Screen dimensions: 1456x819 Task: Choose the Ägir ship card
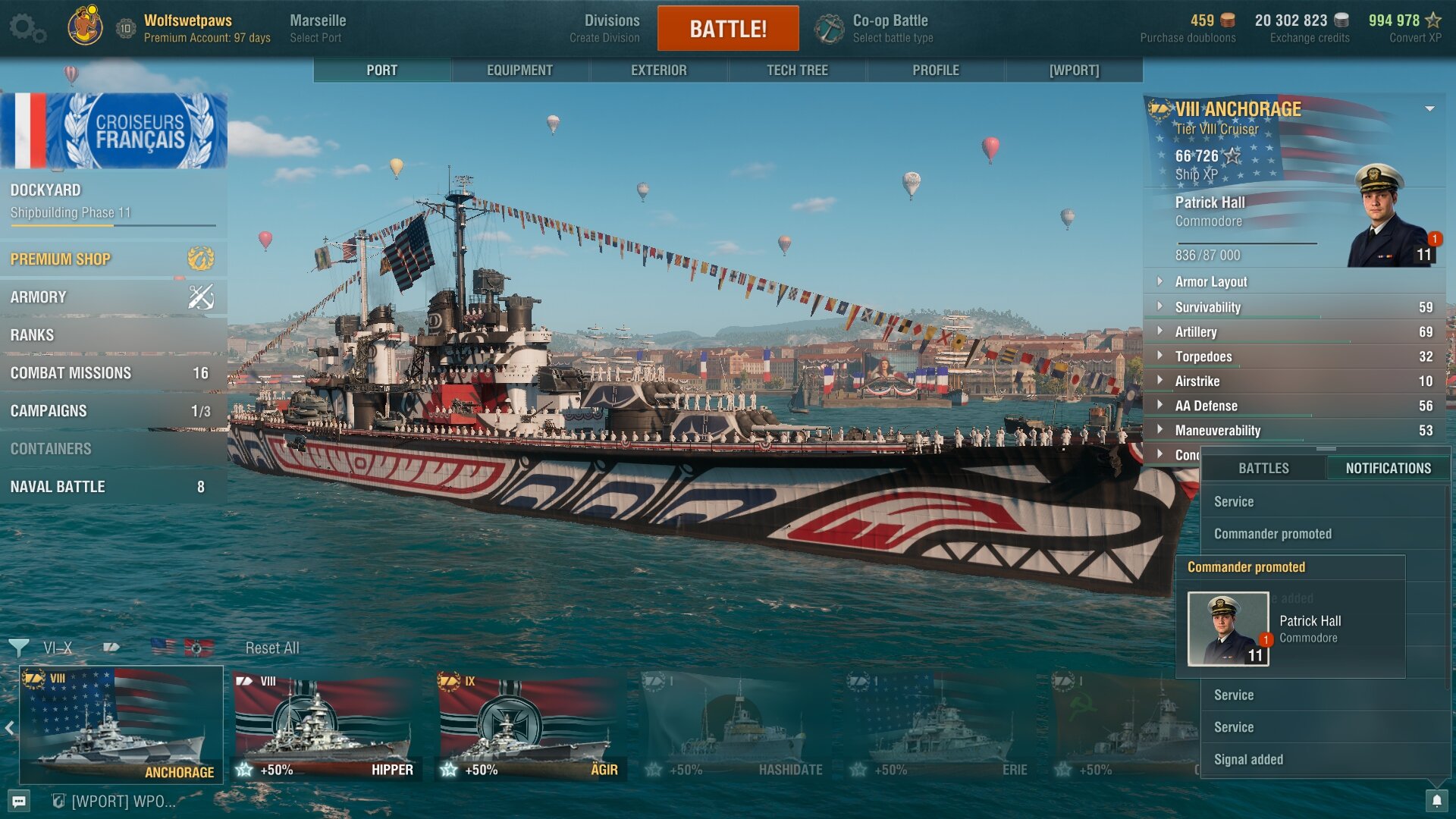point(531,726)
